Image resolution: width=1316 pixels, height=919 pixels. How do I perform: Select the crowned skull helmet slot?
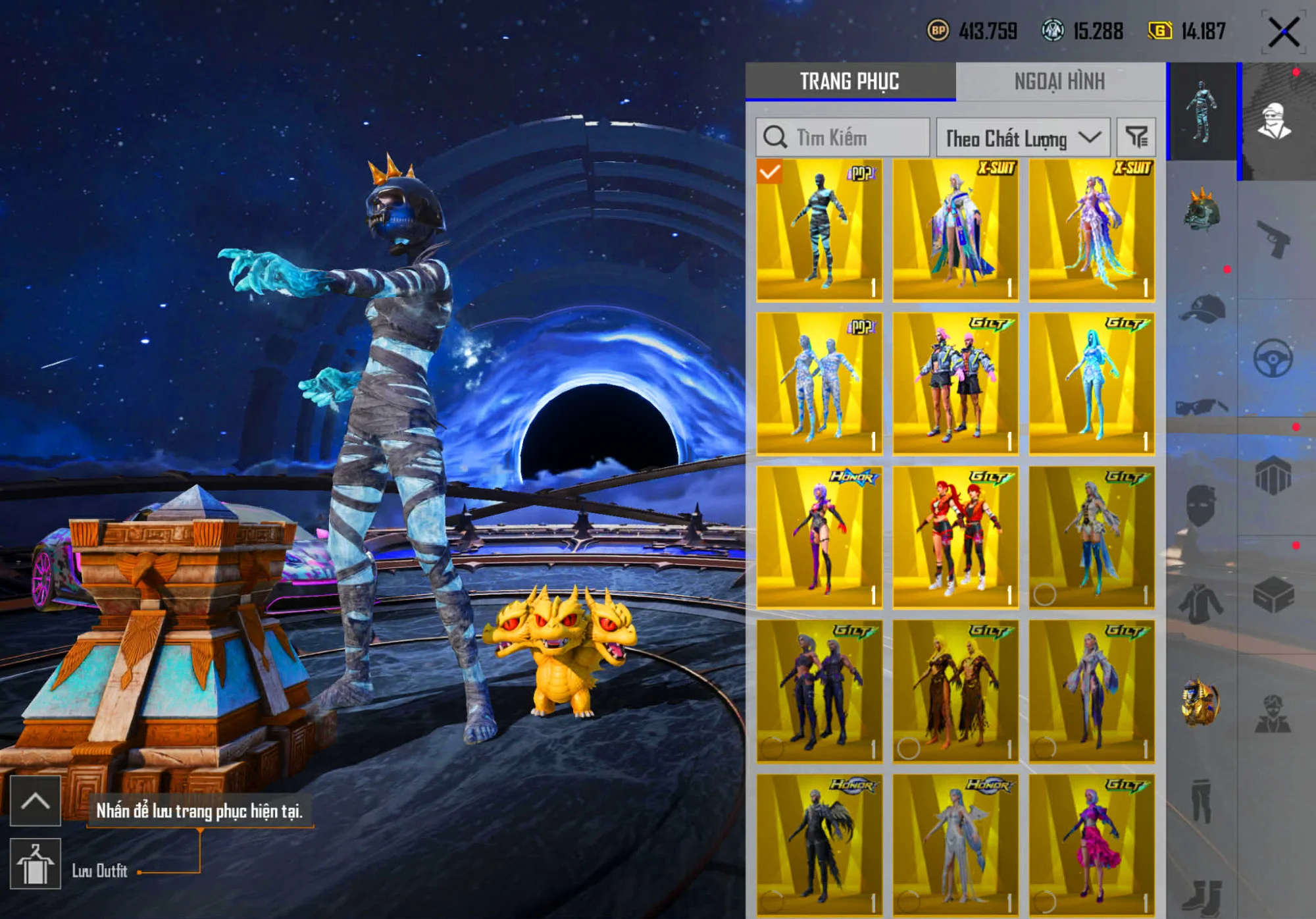click(x=1202, y=211)
